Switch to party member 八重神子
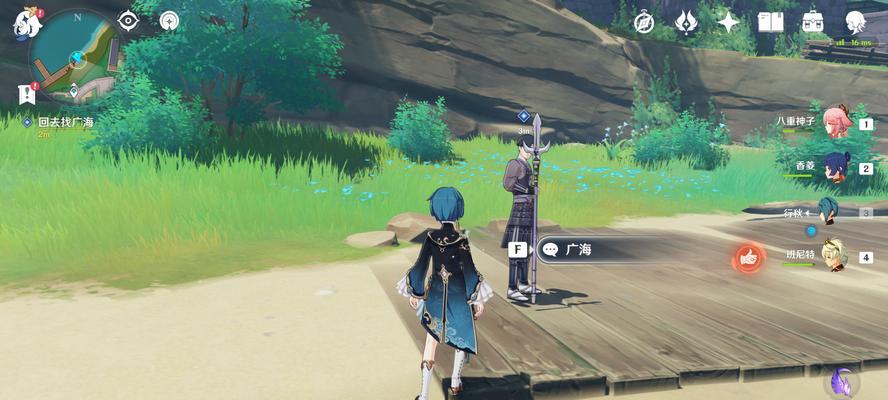 [x=835, y=122]
